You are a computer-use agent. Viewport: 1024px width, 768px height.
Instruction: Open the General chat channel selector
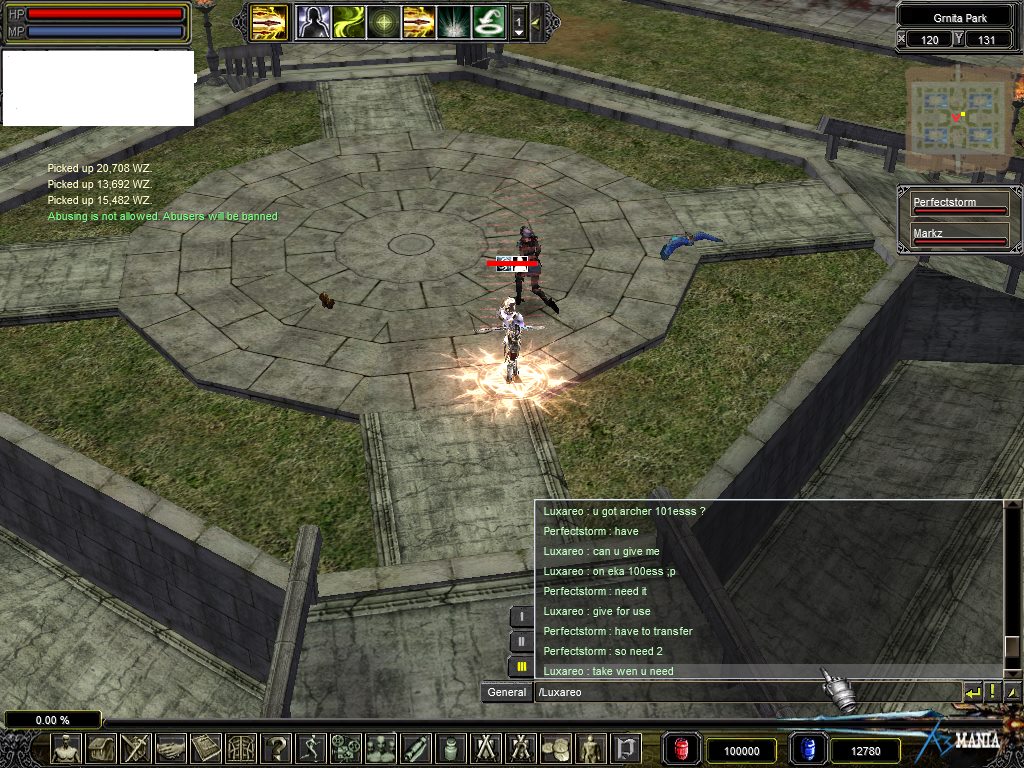[506, 692]
